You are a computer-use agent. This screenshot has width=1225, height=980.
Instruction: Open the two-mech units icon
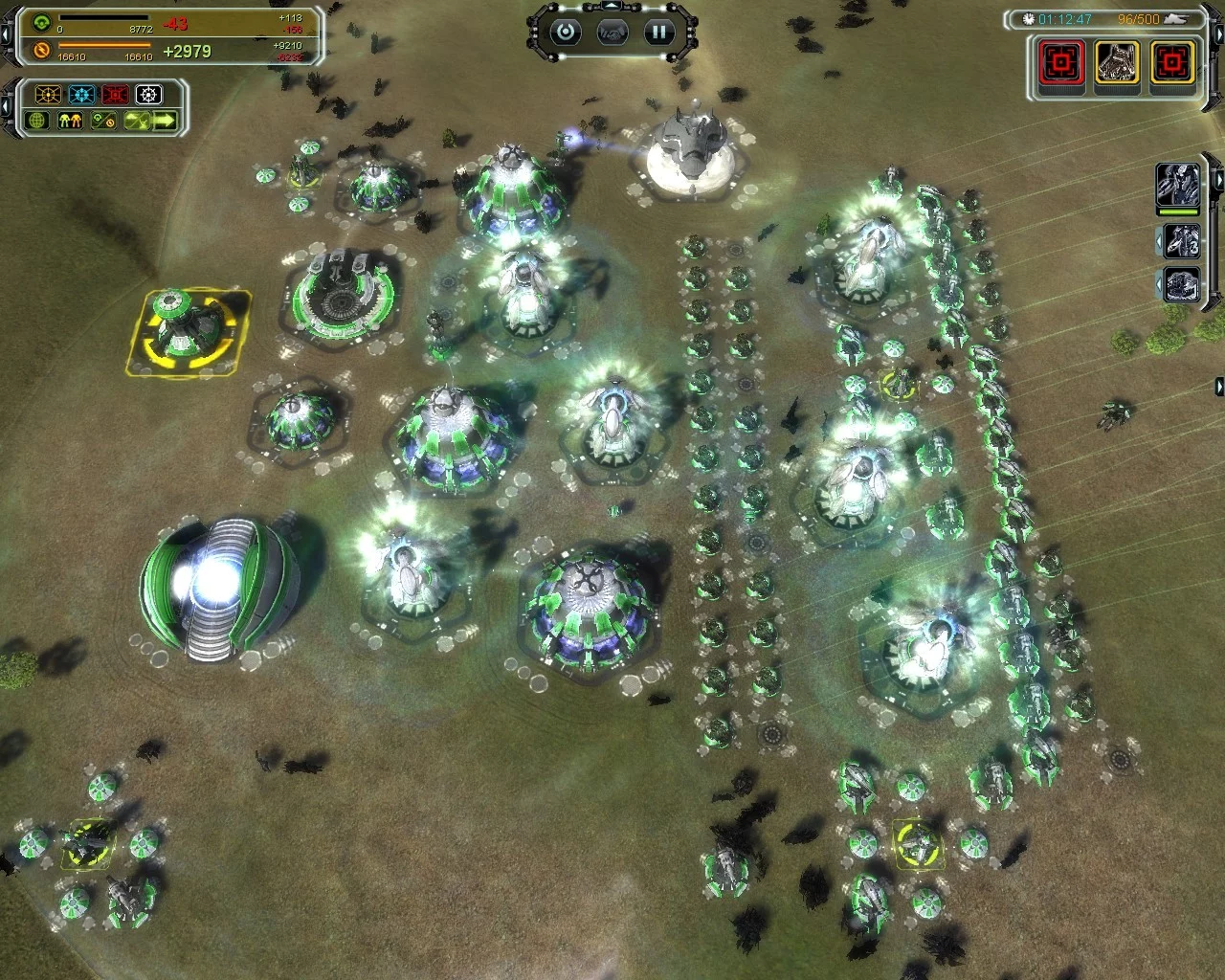point(70,121)
